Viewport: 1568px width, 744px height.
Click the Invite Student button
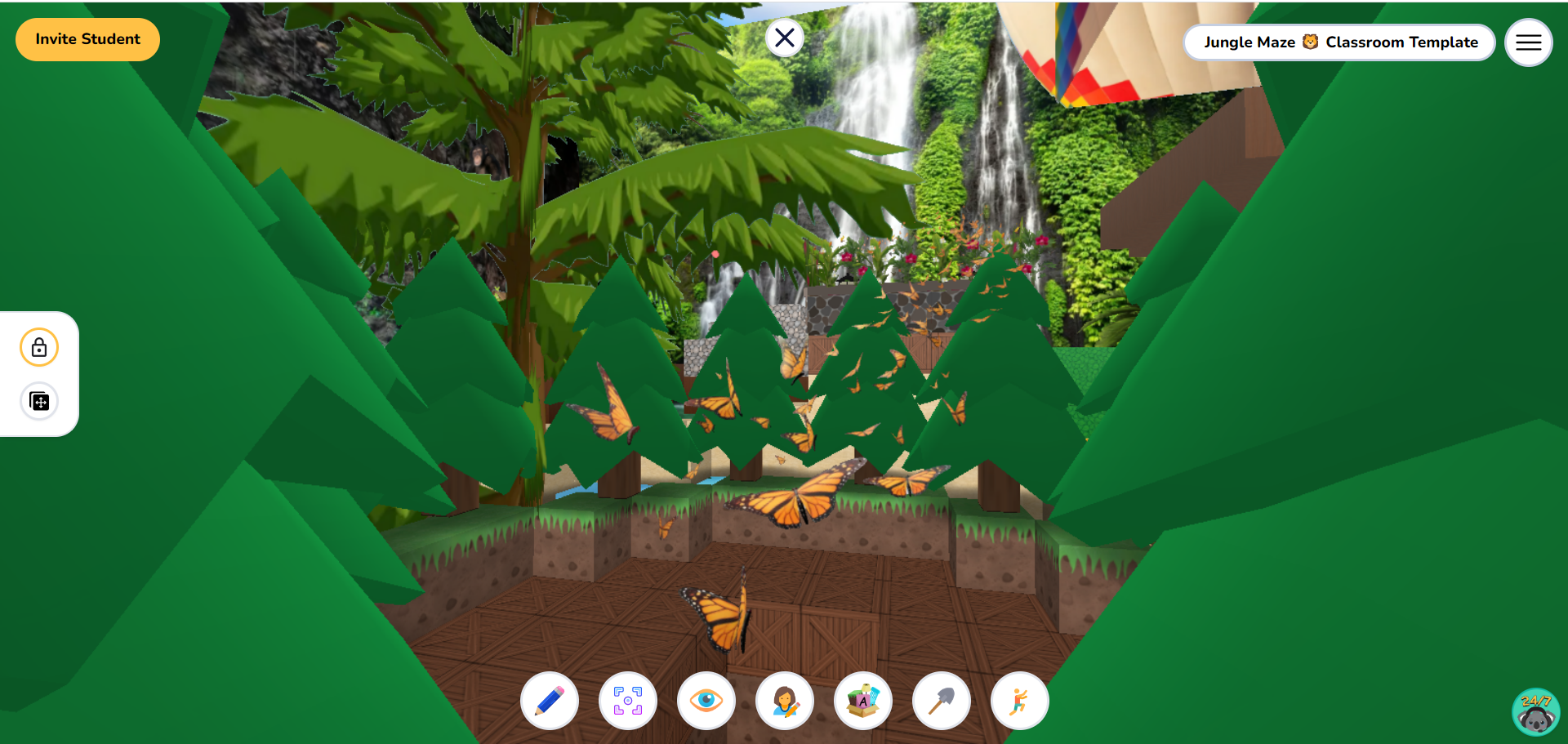(x=87, y=38)
